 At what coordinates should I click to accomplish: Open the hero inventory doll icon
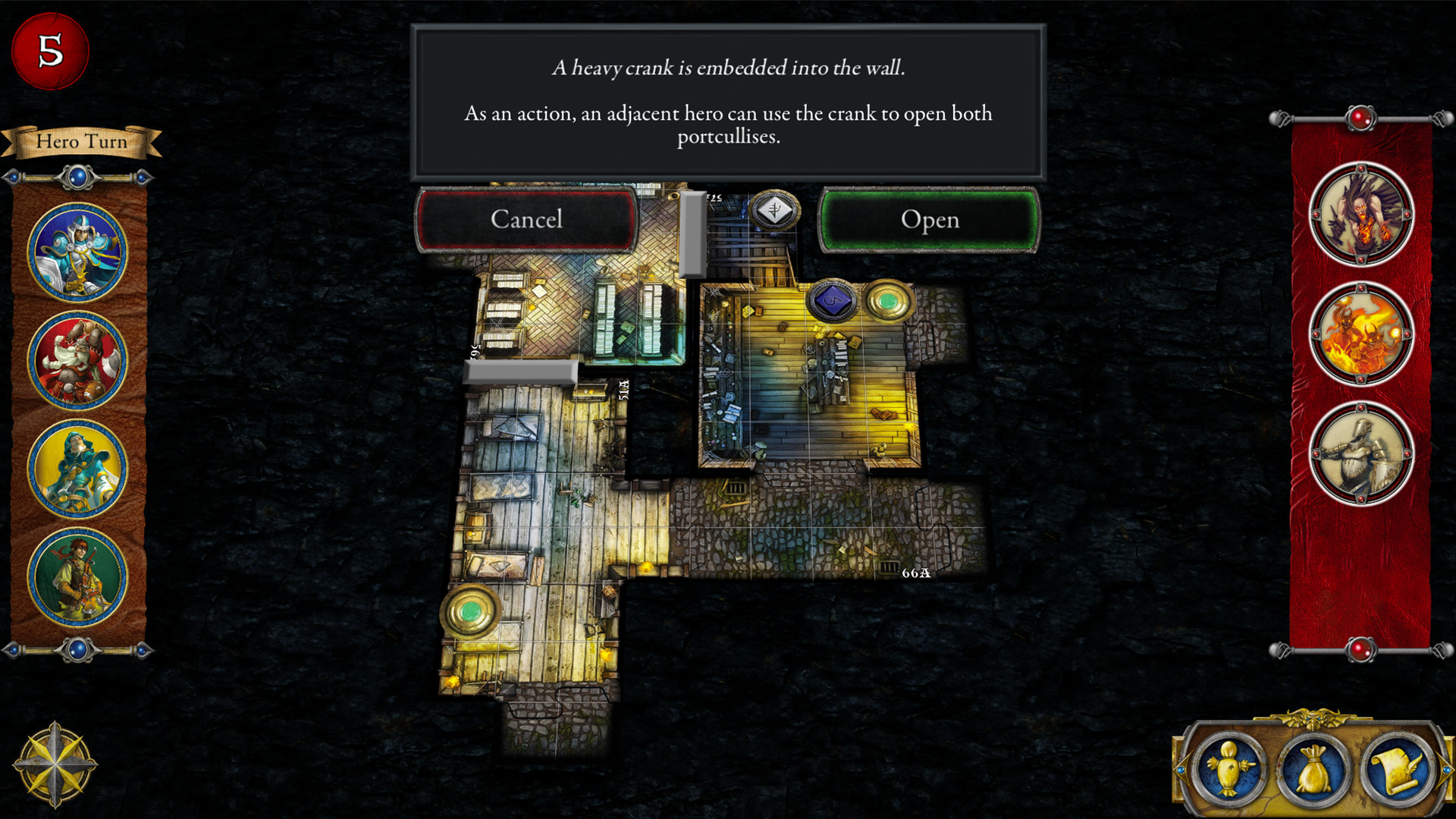[1230, 768]
